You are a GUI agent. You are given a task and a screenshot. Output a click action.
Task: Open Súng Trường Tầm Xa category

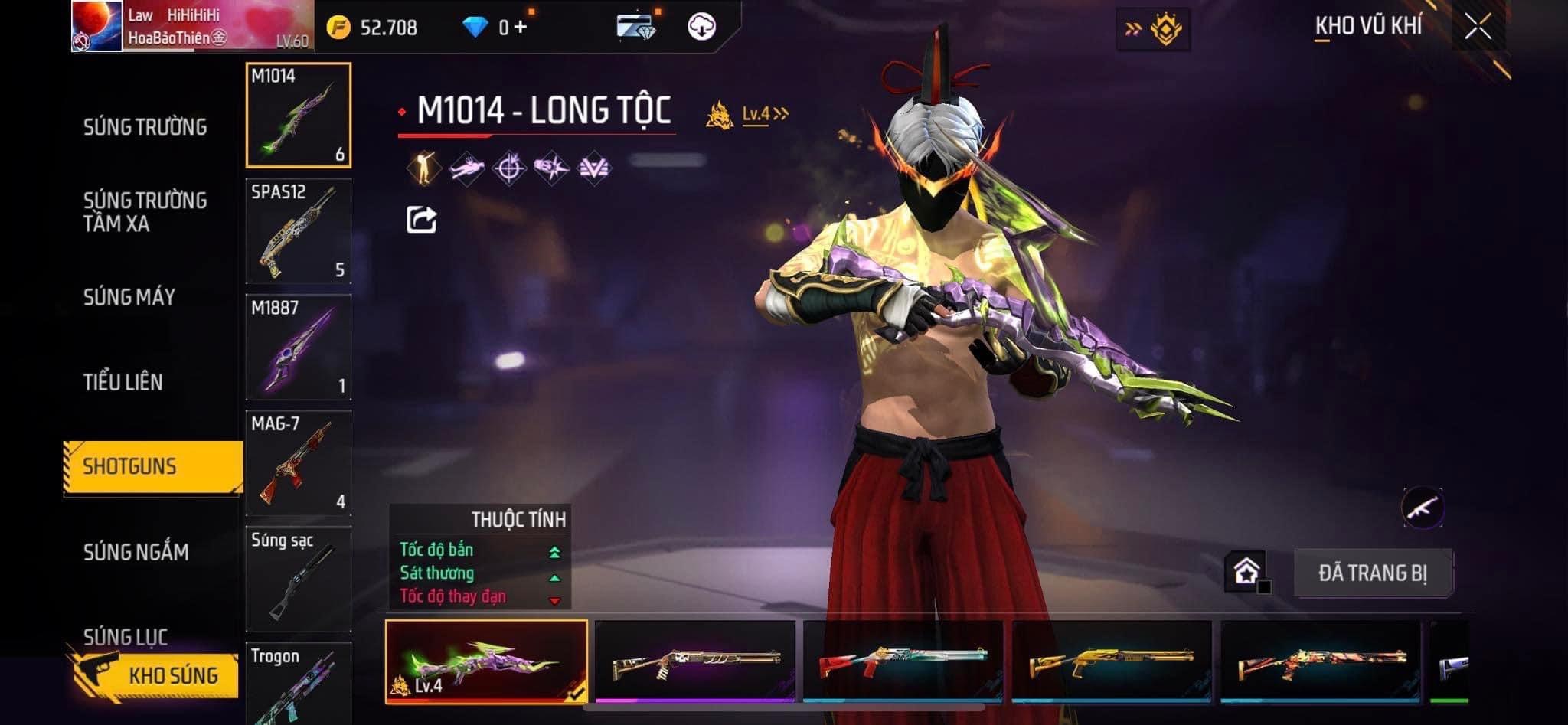[145, 212]
